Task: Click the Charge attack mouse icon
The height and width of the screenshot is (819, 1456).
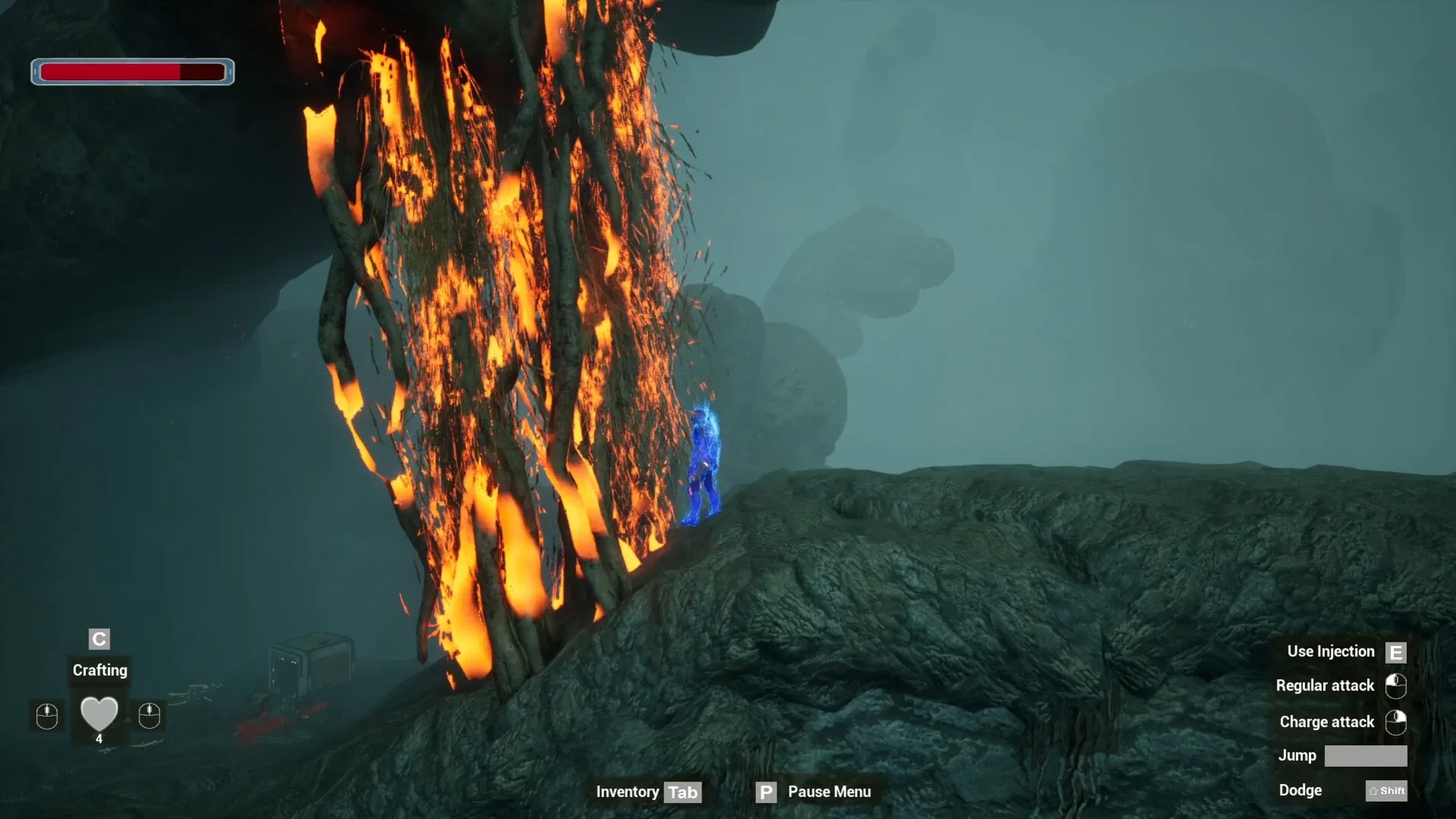Action: coord(1396,723)
